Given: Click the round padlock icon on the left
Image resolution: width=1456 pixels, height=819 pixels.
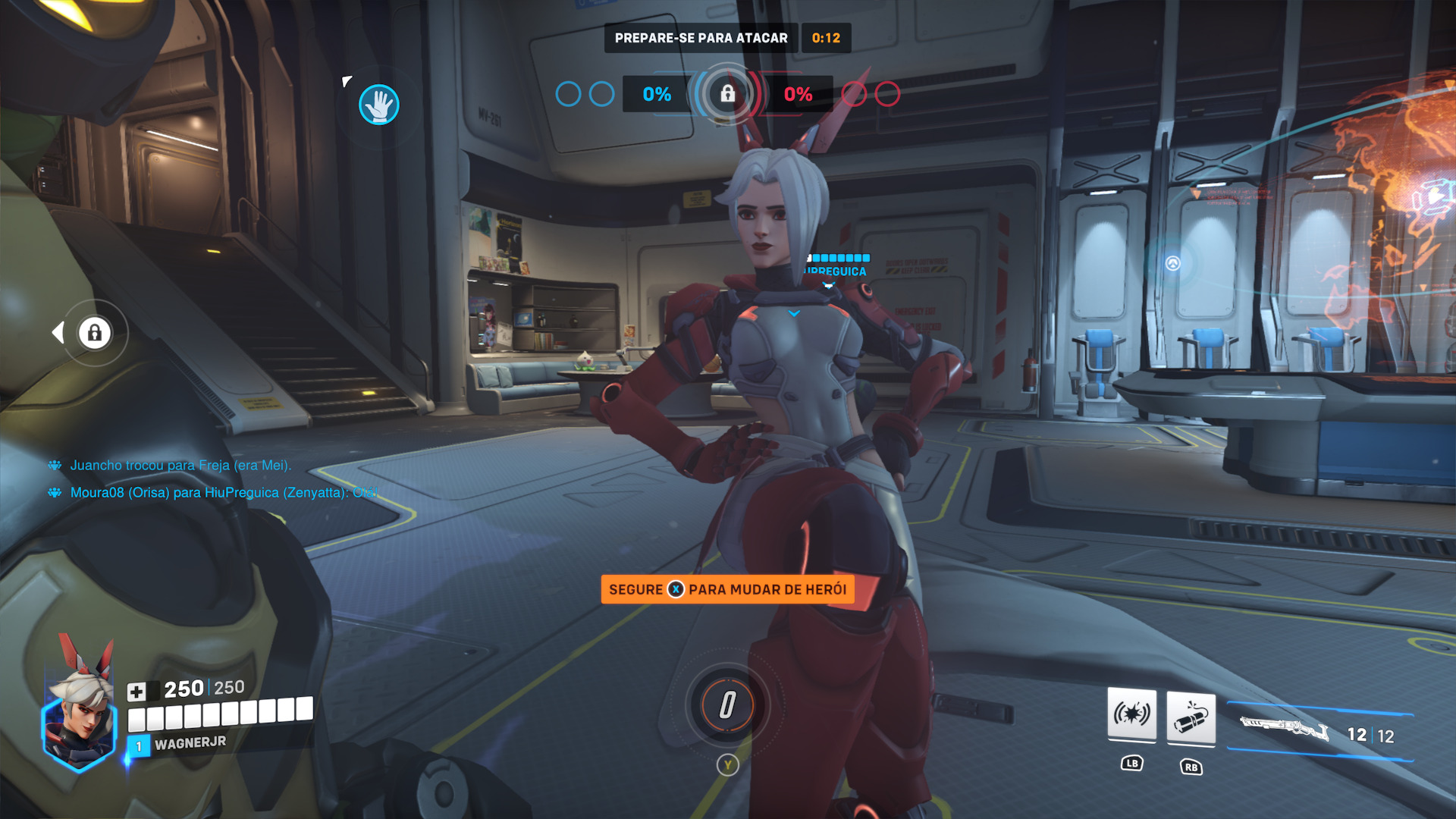Looking at the screenshot, I should (95, 333).
